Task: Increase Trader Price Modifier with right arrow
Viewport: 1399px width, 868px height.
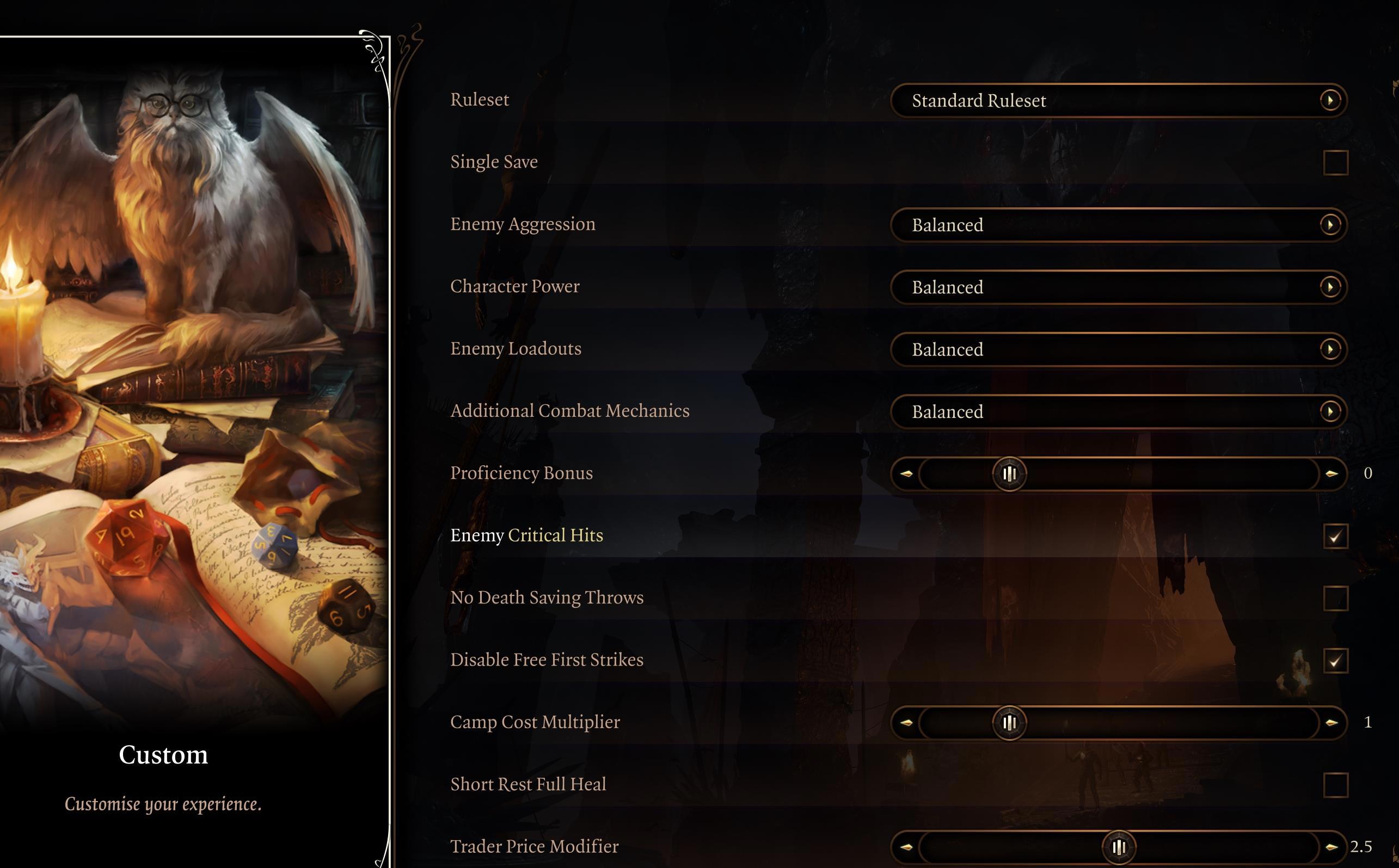Action: tap(1331, 847)
